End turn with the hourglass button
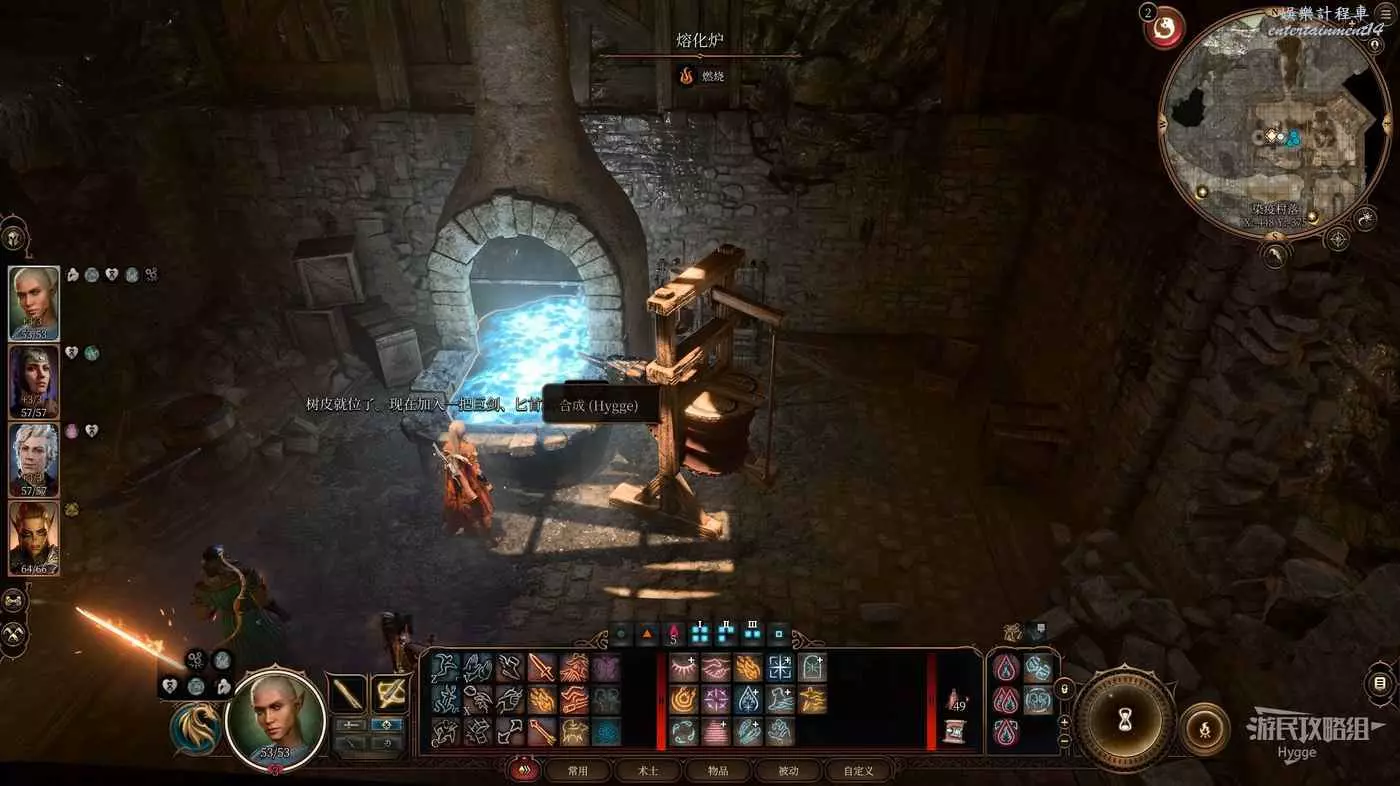Viewport: 1400px width, 786px height. pyautogui.click(x=1125, y=718)
